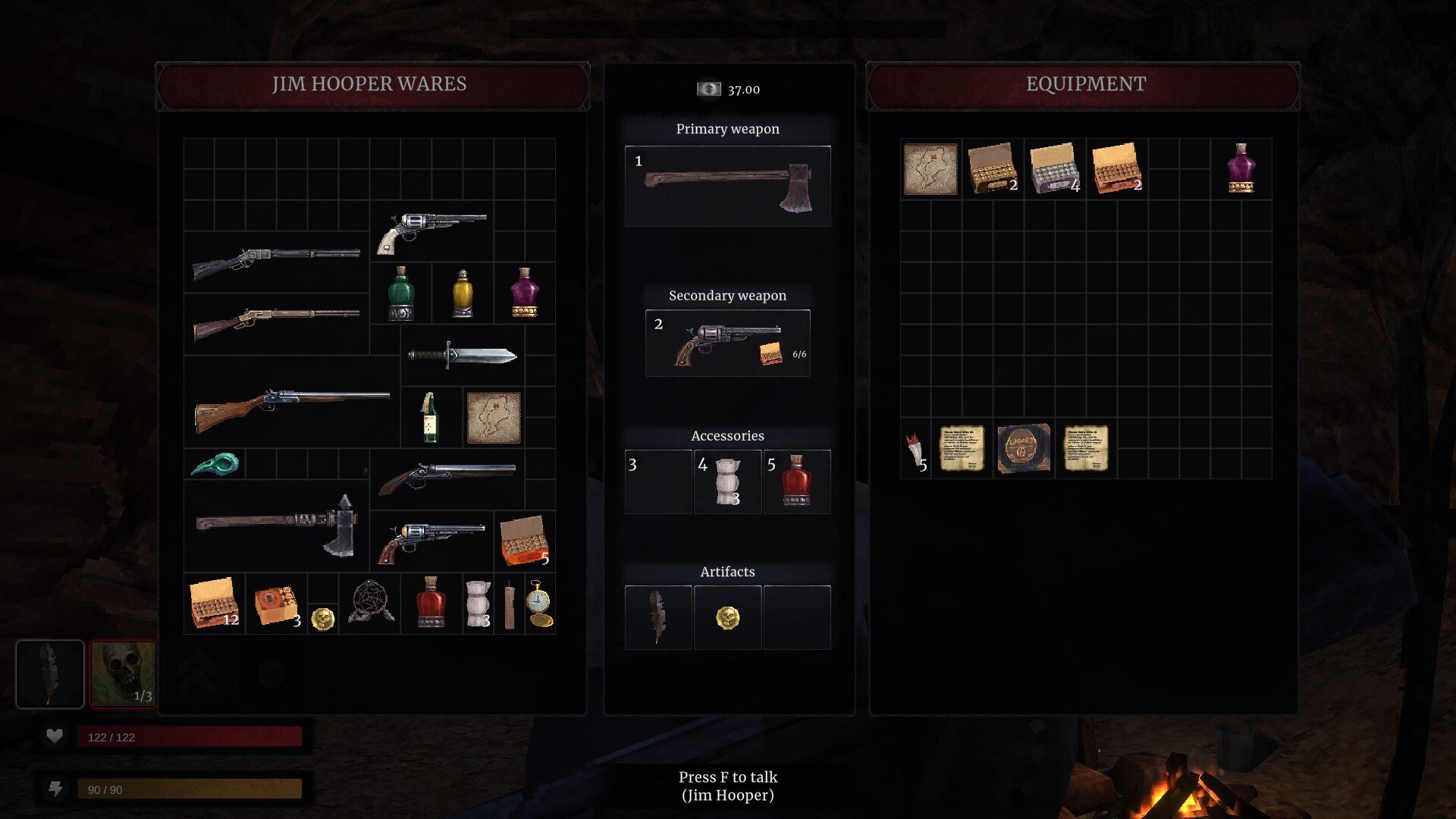This screenshot has height=819, width=1456.
Task: Pick the green potion bottle from the shop
Action: point(400,293)
